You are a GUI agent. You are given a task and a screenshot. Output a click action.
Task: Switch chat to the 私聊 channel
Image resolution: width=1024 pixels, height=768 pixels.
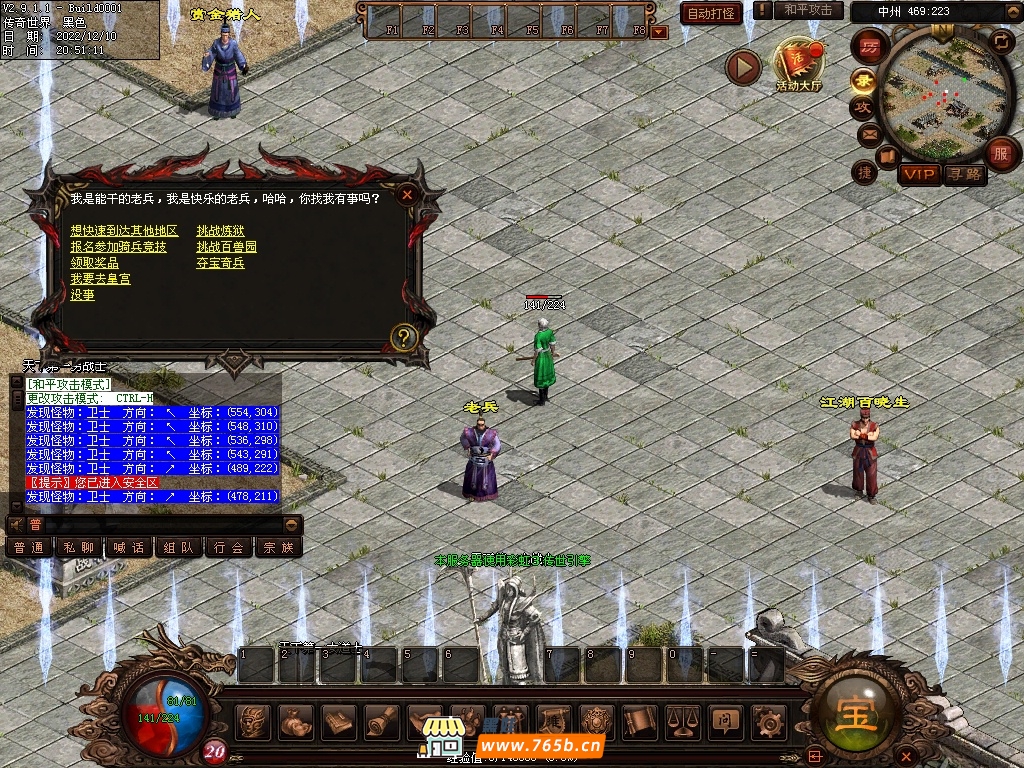click(x=79, y=547)
